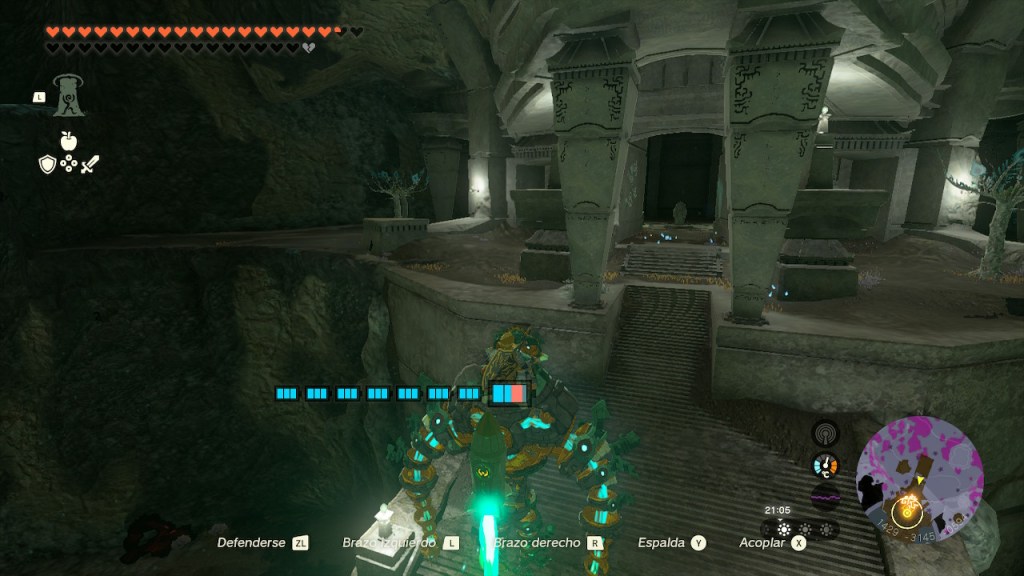Select the Acoplar action label
This screenshot has width=1024, height=576.
761,543
